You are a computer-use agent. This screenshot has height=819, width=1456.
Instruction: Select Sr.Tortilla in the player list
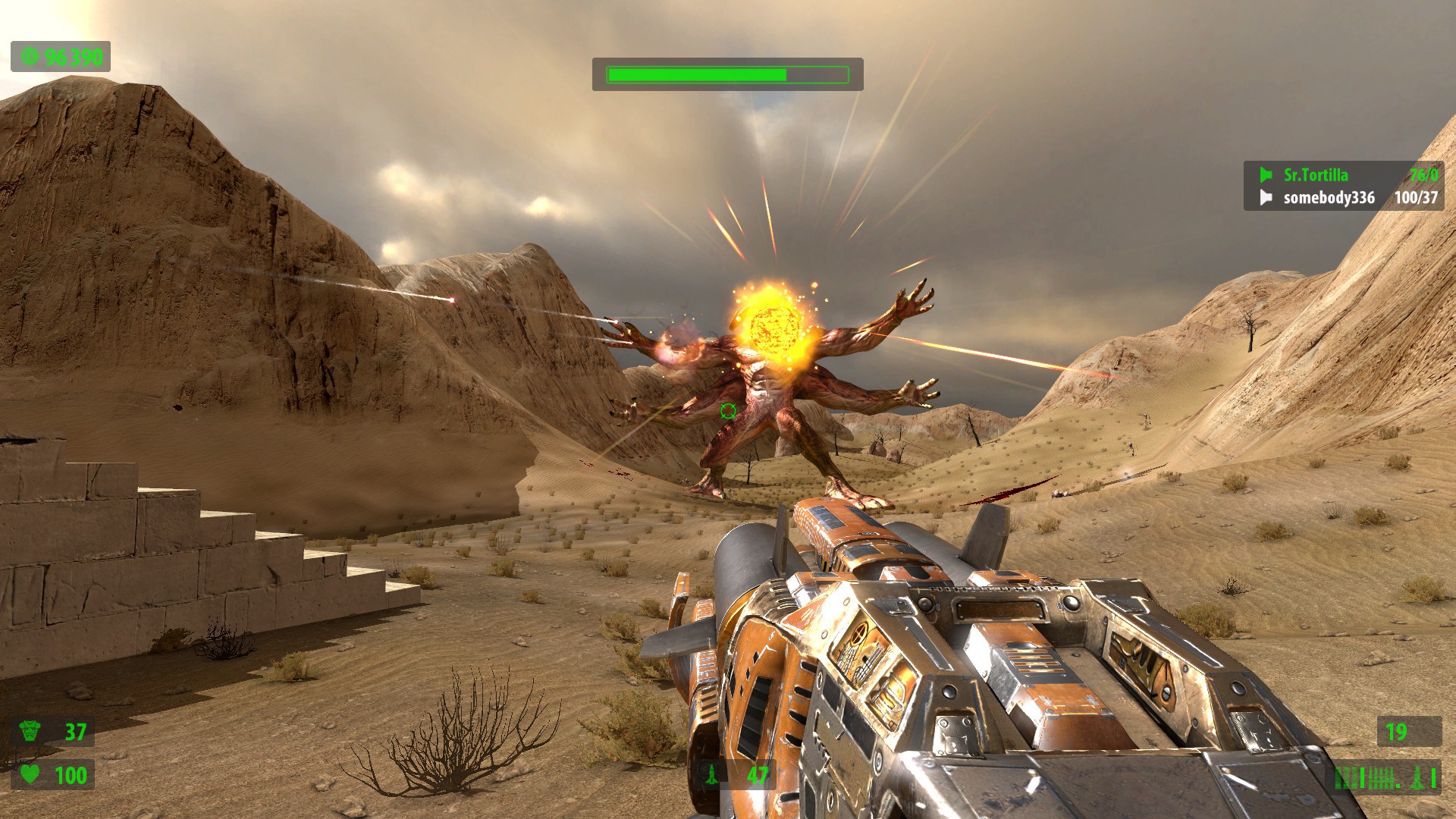click(1316, 175)
